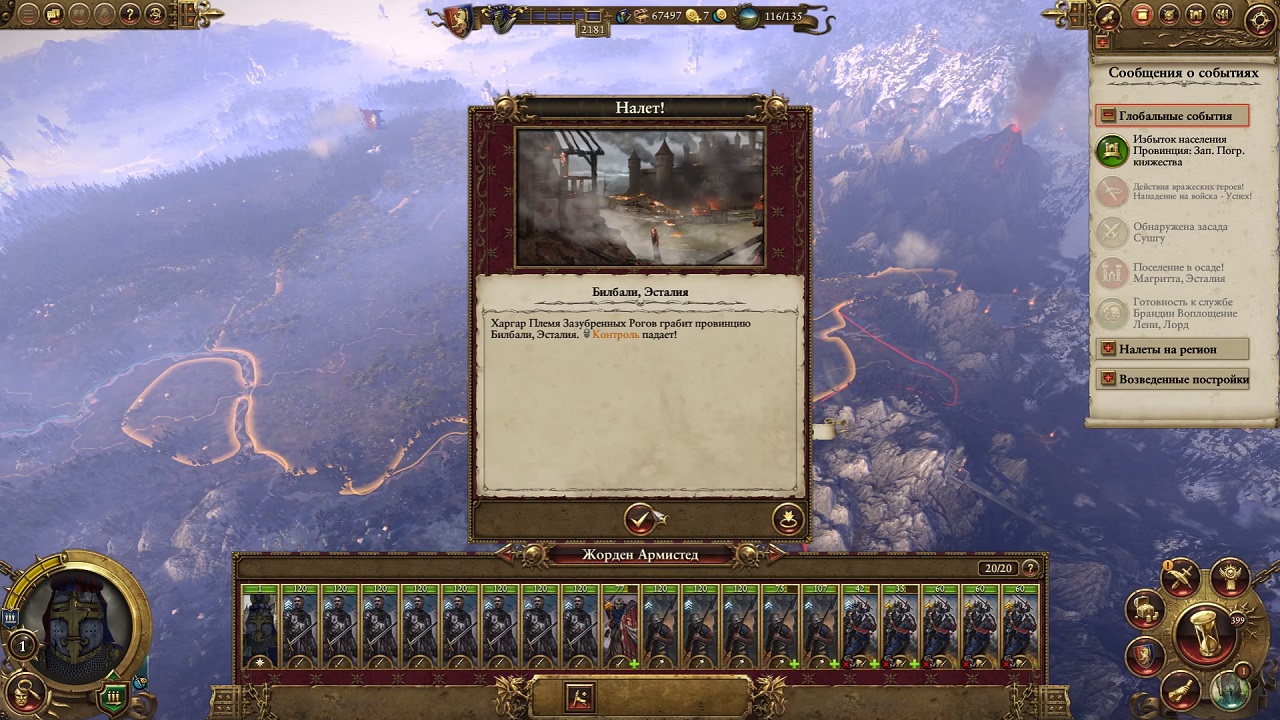Zoom to the raid location from the event popup
This screenshot has width=1280, height=720.
tap(788, 519)
